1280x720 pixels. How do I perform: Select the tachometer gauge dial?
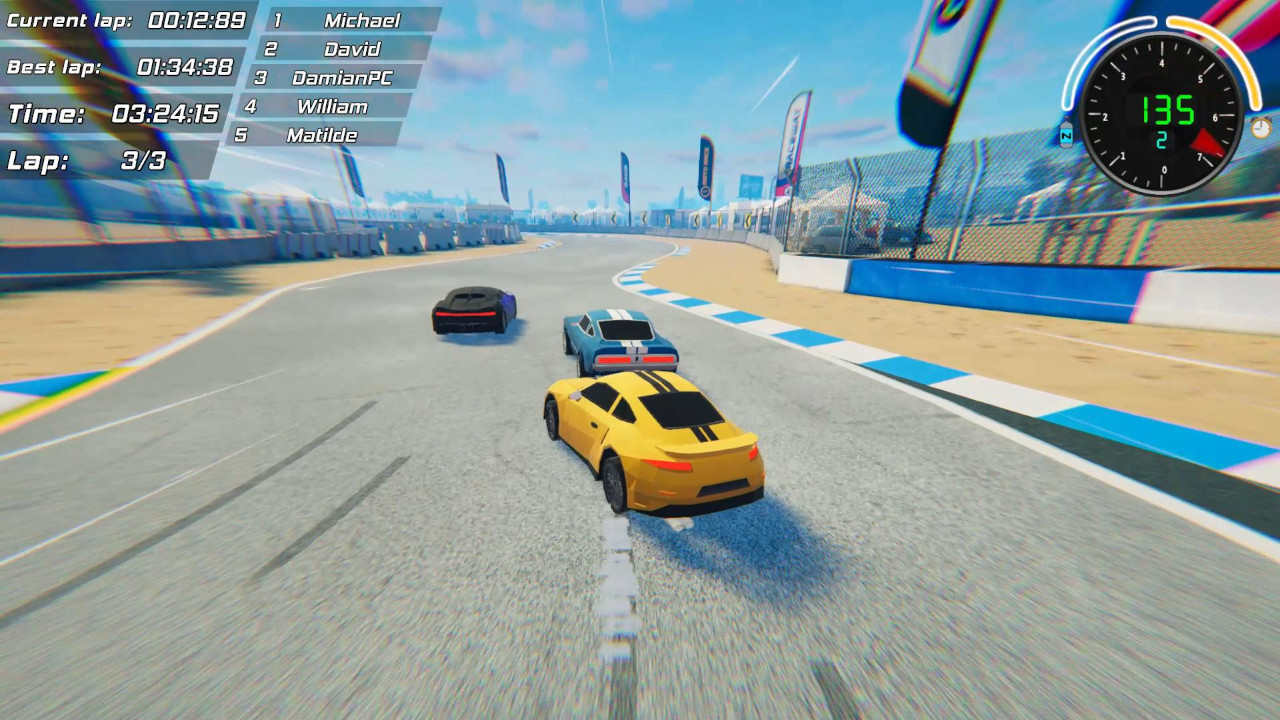[1161, 111]
